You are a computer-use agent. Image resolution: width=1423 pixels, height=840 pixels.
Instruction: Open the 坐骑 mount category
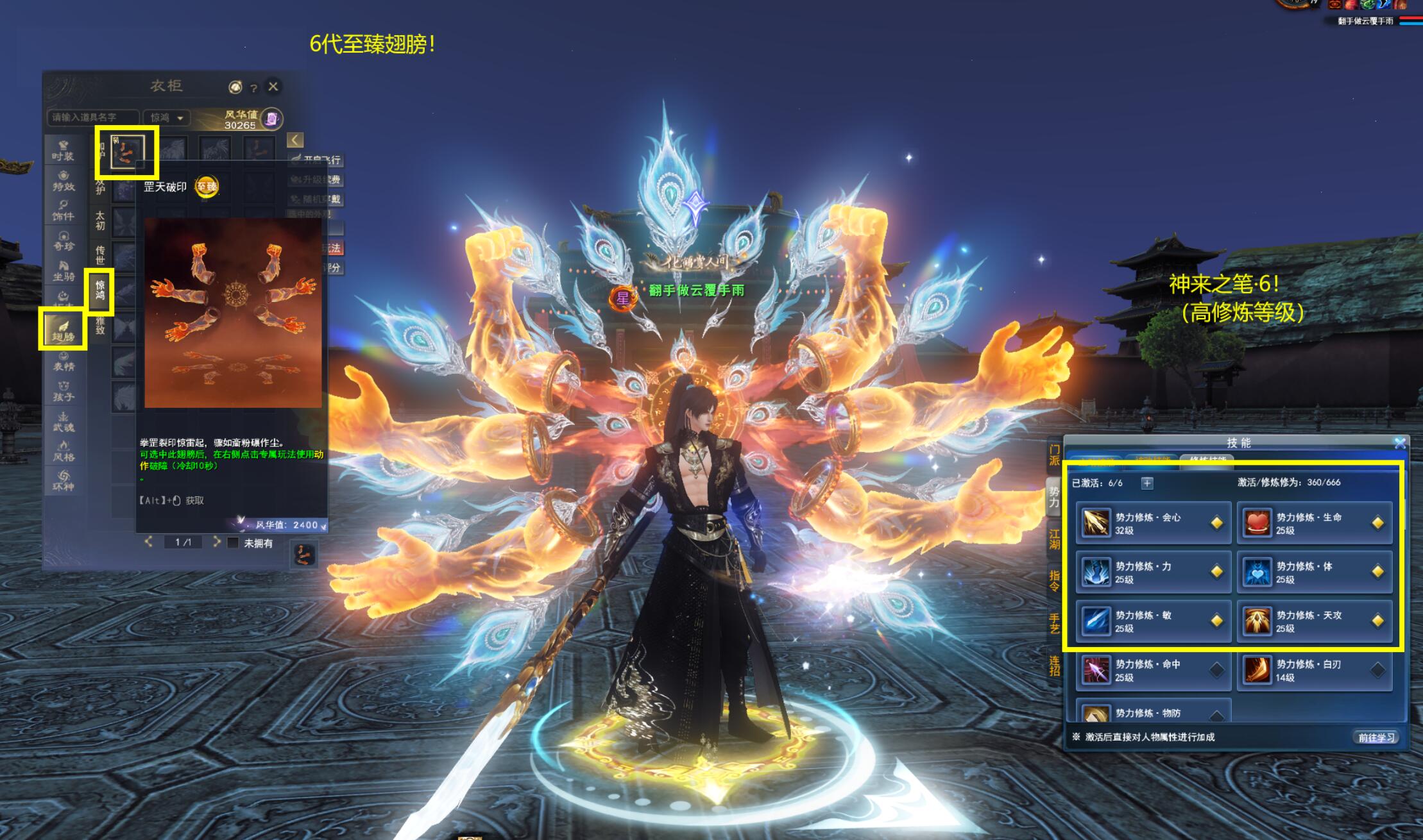[x=63, y=270]
